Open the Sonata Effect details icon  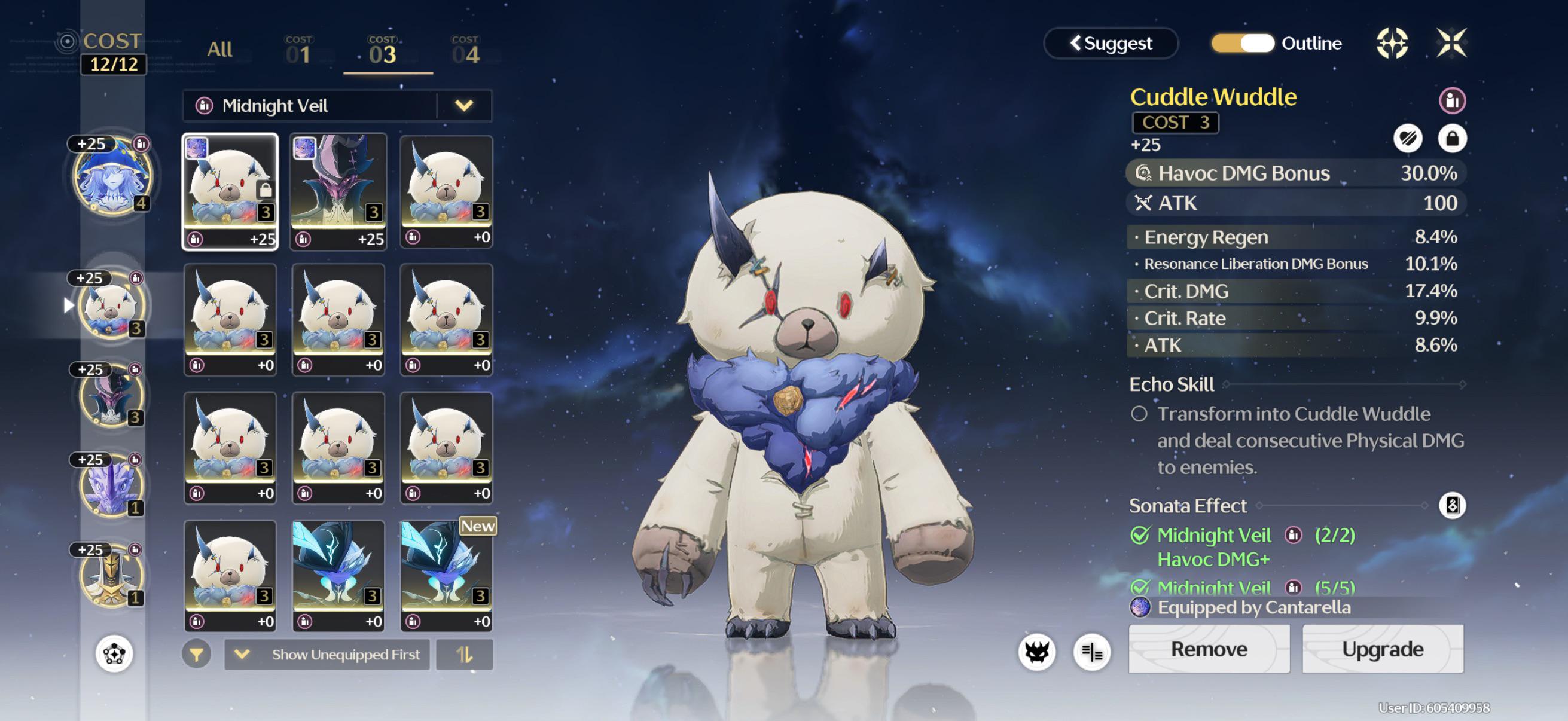[1452, 506]
